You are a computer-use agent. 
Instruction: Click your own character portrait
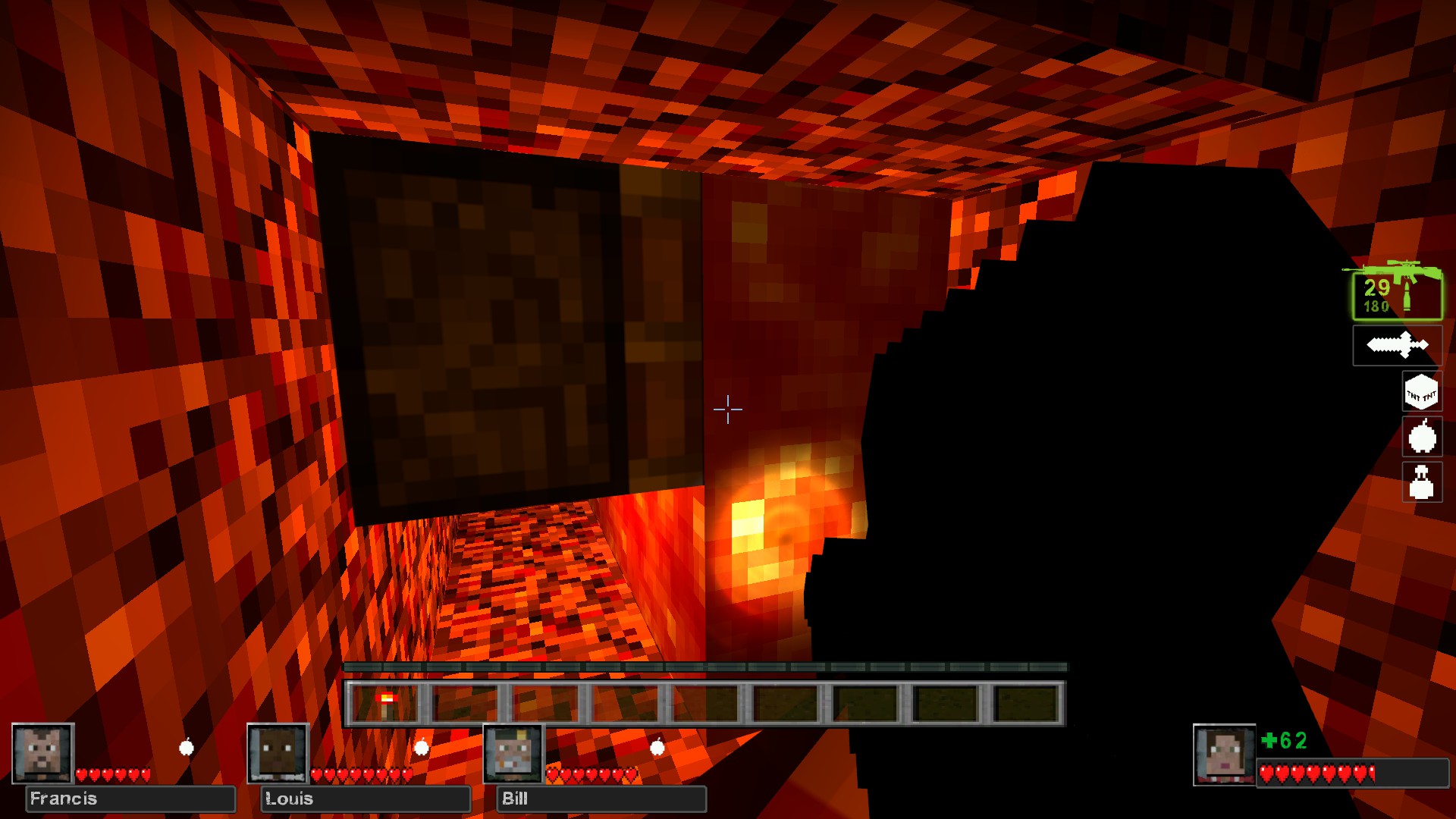[1224, 755]
